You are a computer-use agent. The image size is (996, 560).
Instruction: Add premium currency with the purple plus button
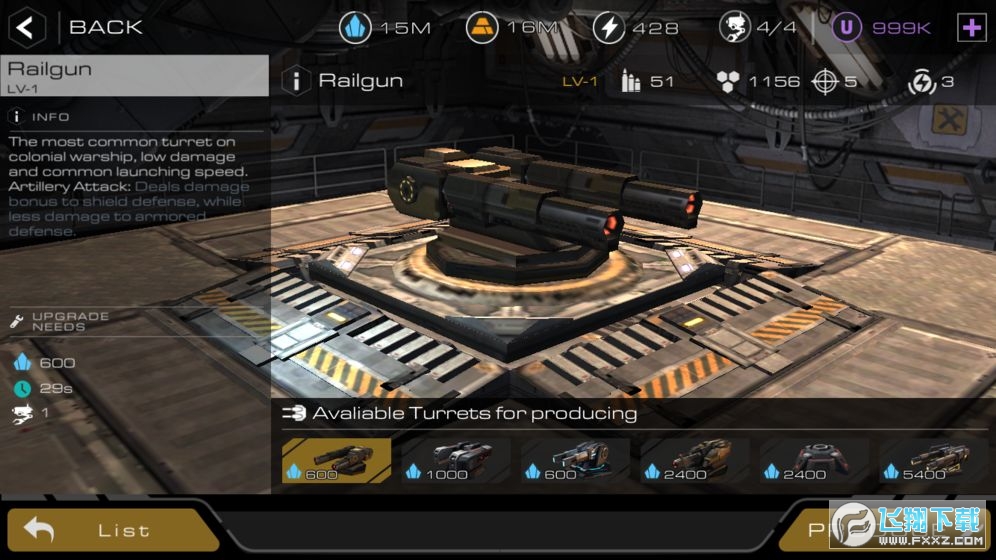971,27
